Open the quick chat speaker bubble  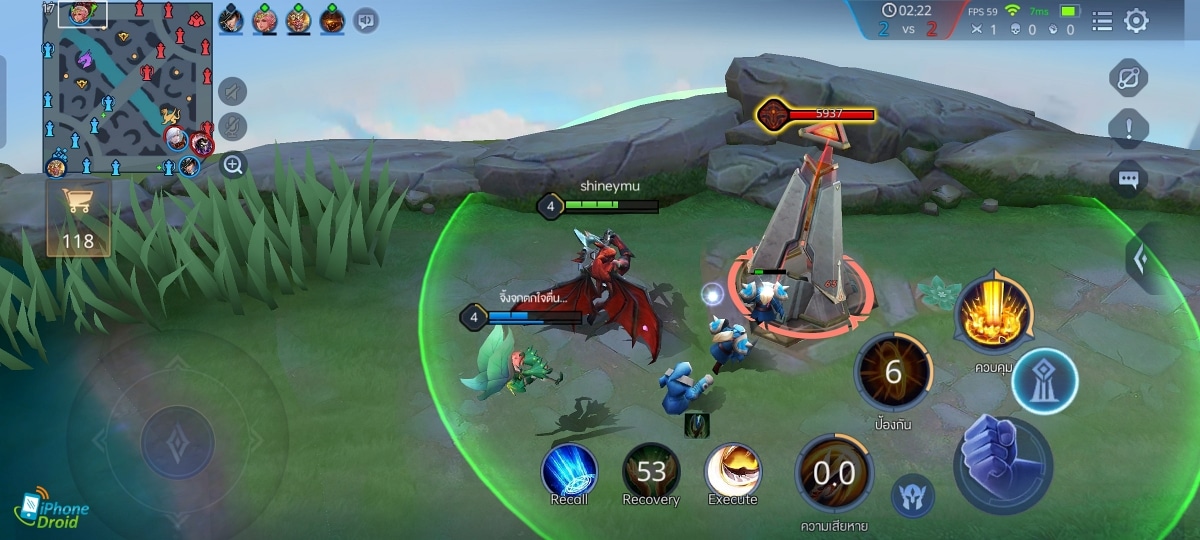click(365, 19)
